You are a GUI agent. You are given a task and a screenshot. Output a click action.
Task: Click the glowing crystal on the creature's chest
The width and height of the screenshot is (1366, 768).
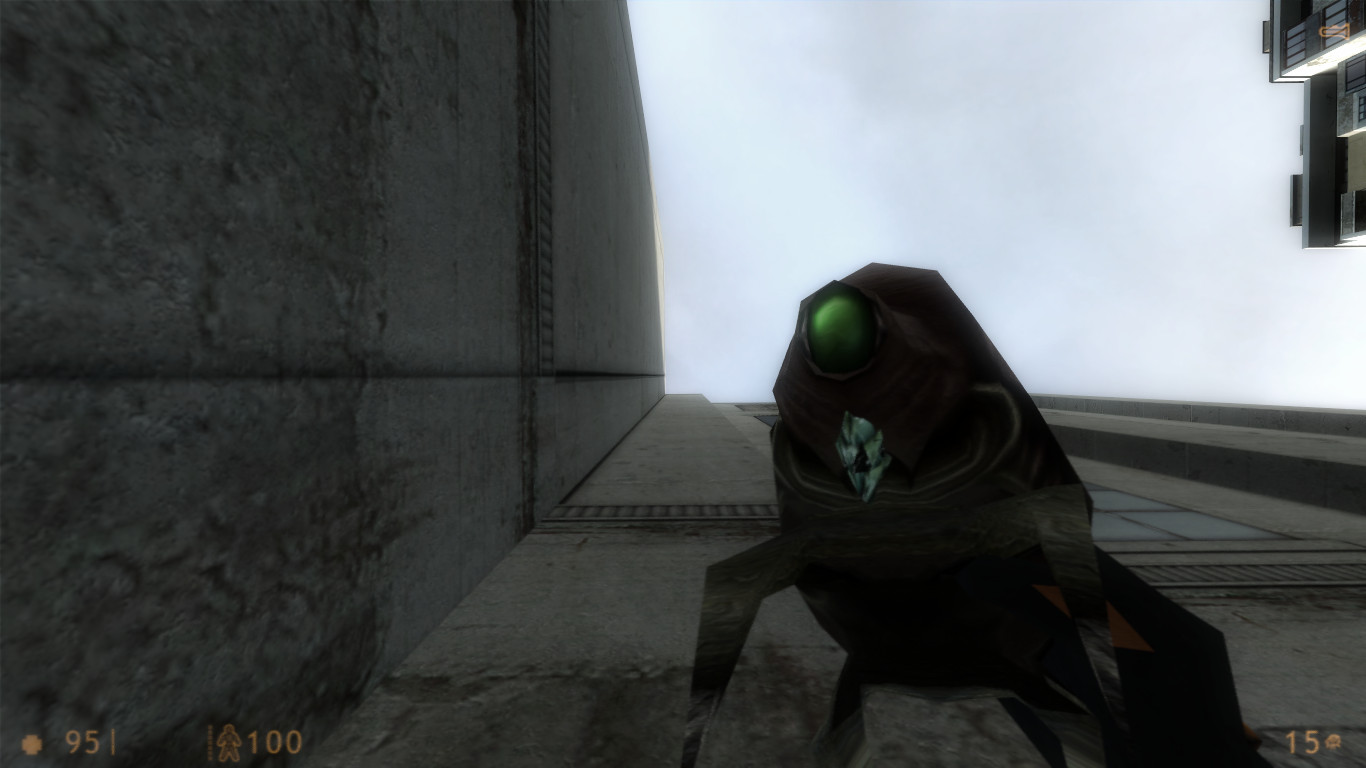click(862, 455)
